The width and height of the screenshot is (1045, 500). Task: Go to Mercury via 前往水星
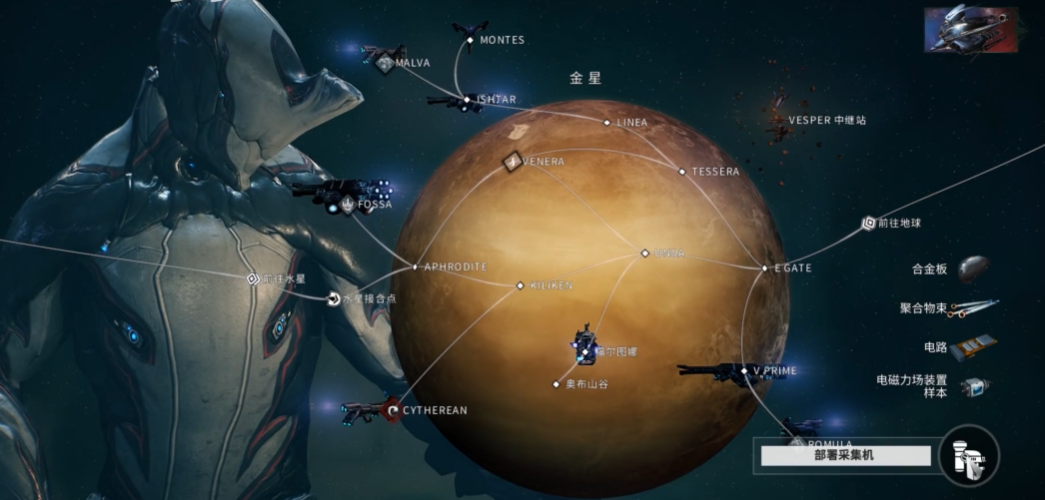click(252, 278)
